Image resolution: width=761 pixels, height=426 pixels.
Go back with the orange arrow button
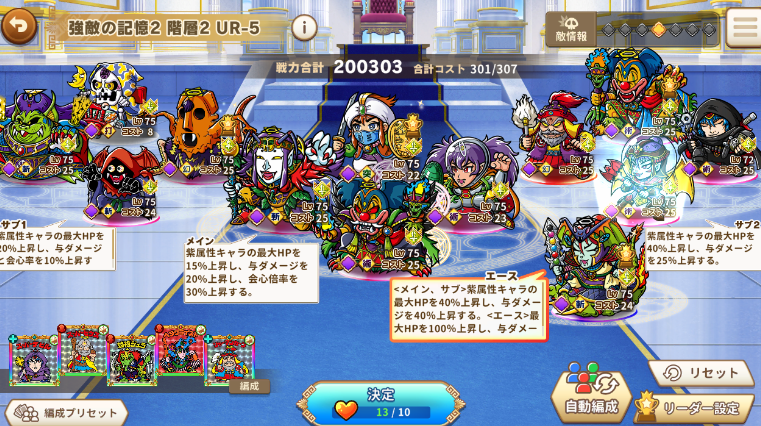18,26
